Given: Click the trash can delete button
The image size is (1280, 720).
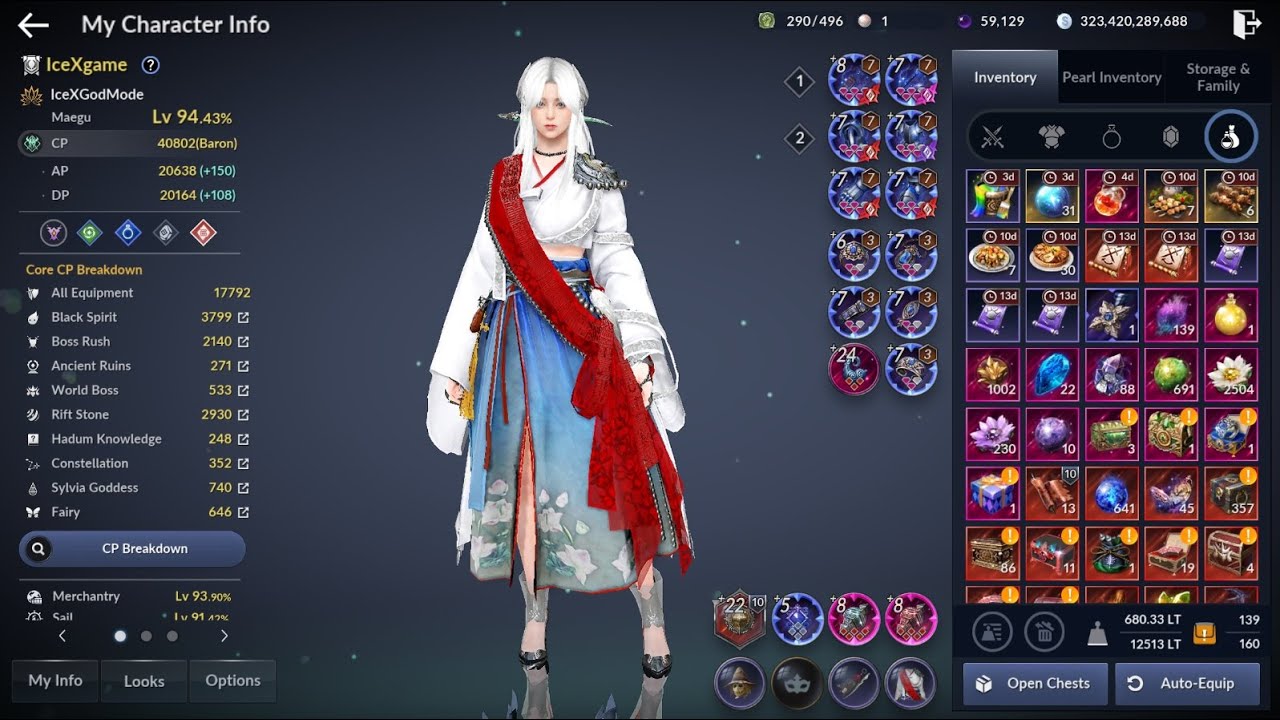Looking at the screenshot, I should pos(1044,632).
